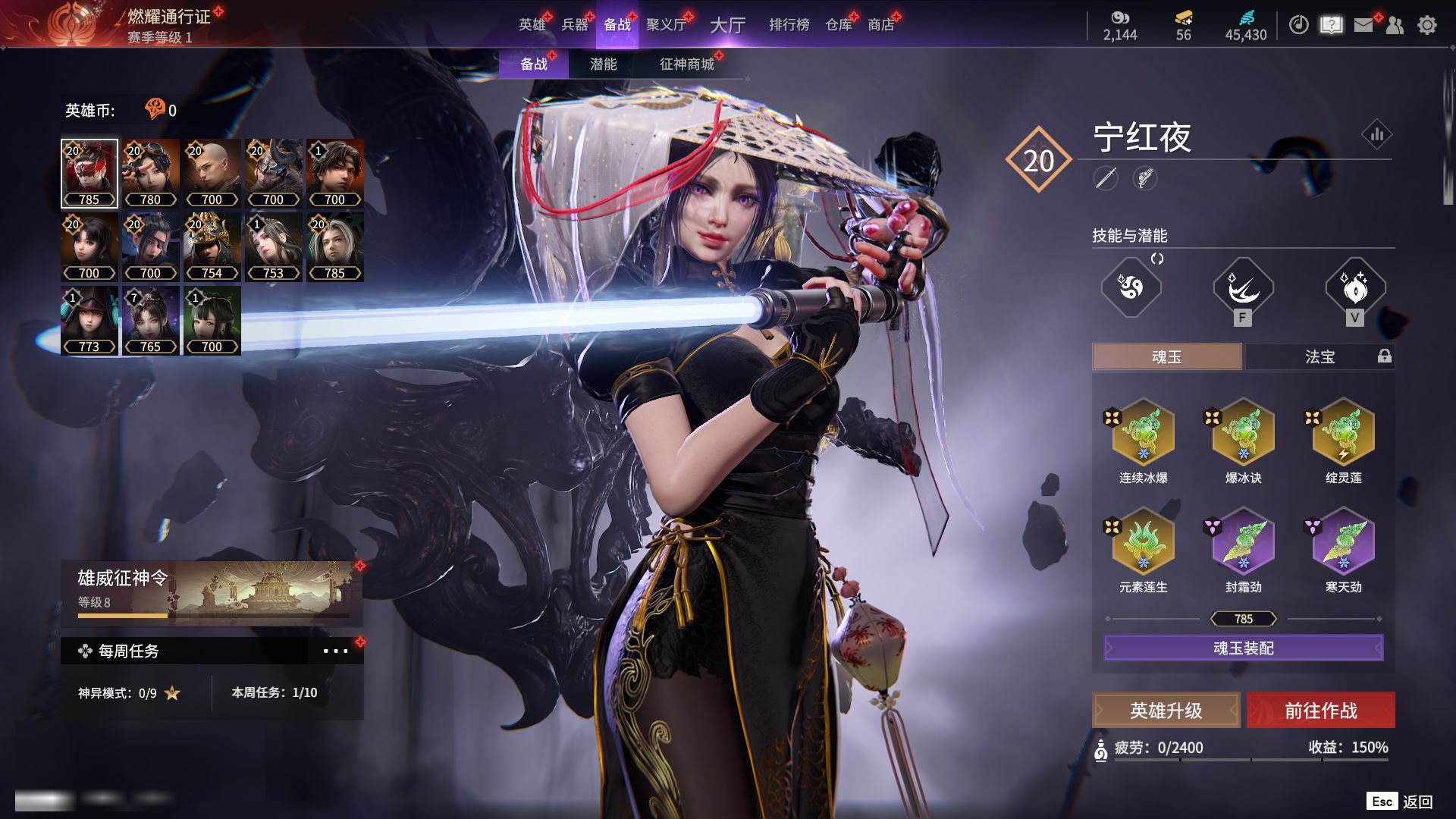Open the settings gear icon
The height and width of the screenshot is (819, 1456).
[x=1426, y=25]
